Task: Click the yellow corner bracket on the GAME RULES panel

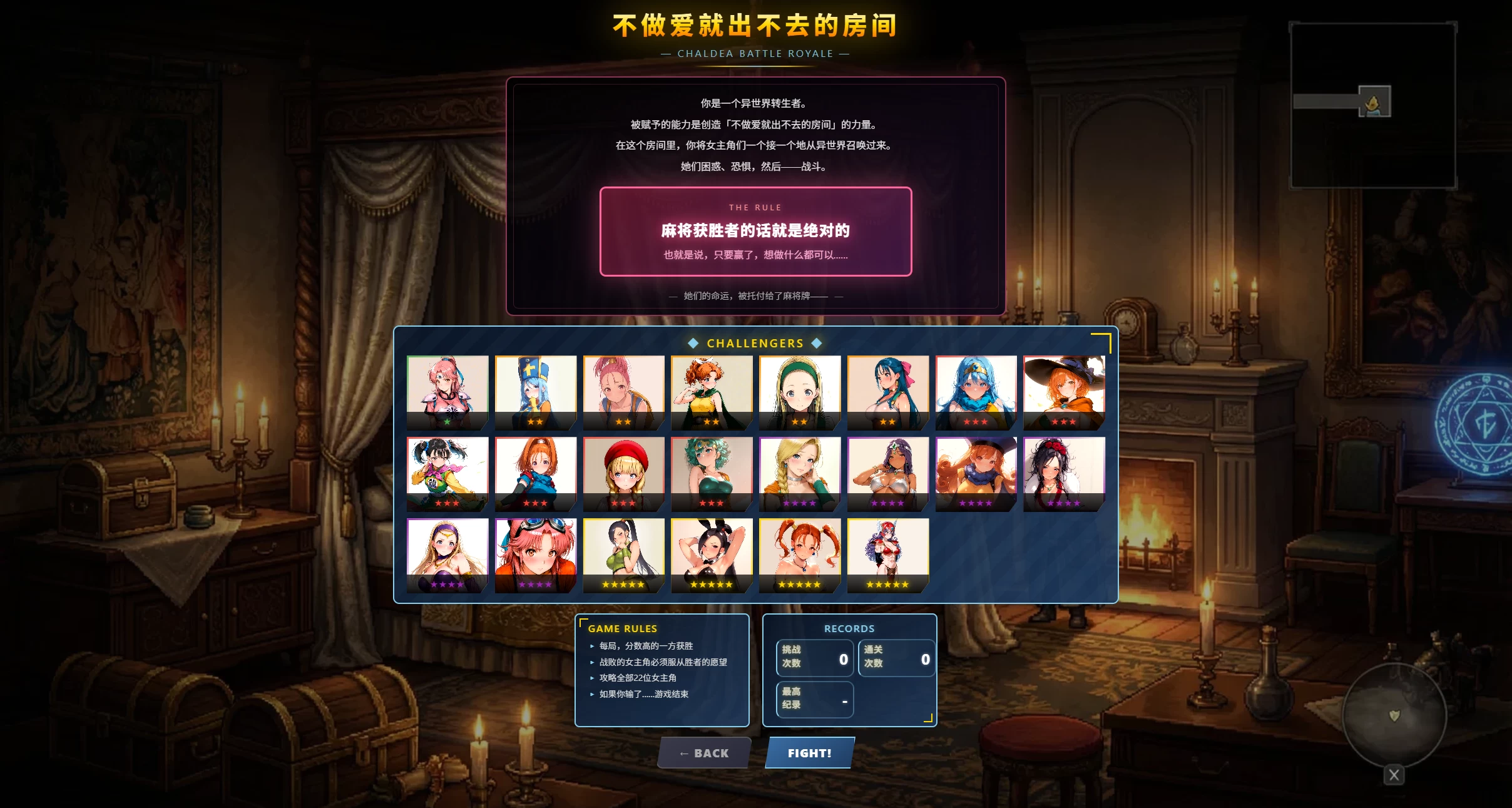Action: pyautogui.click(x=584, y=621)
